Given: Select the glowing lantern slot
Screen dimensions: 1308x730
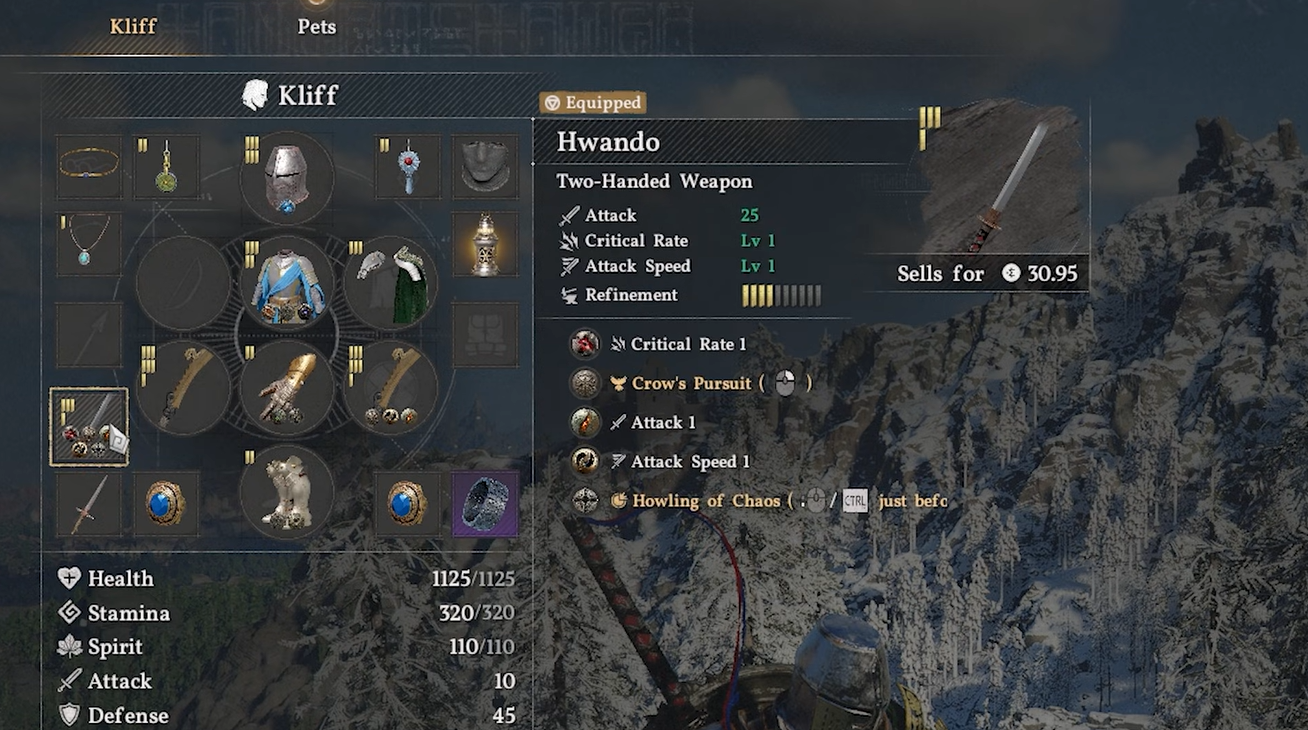Looking at the screenshot, I should pos(485,244).
